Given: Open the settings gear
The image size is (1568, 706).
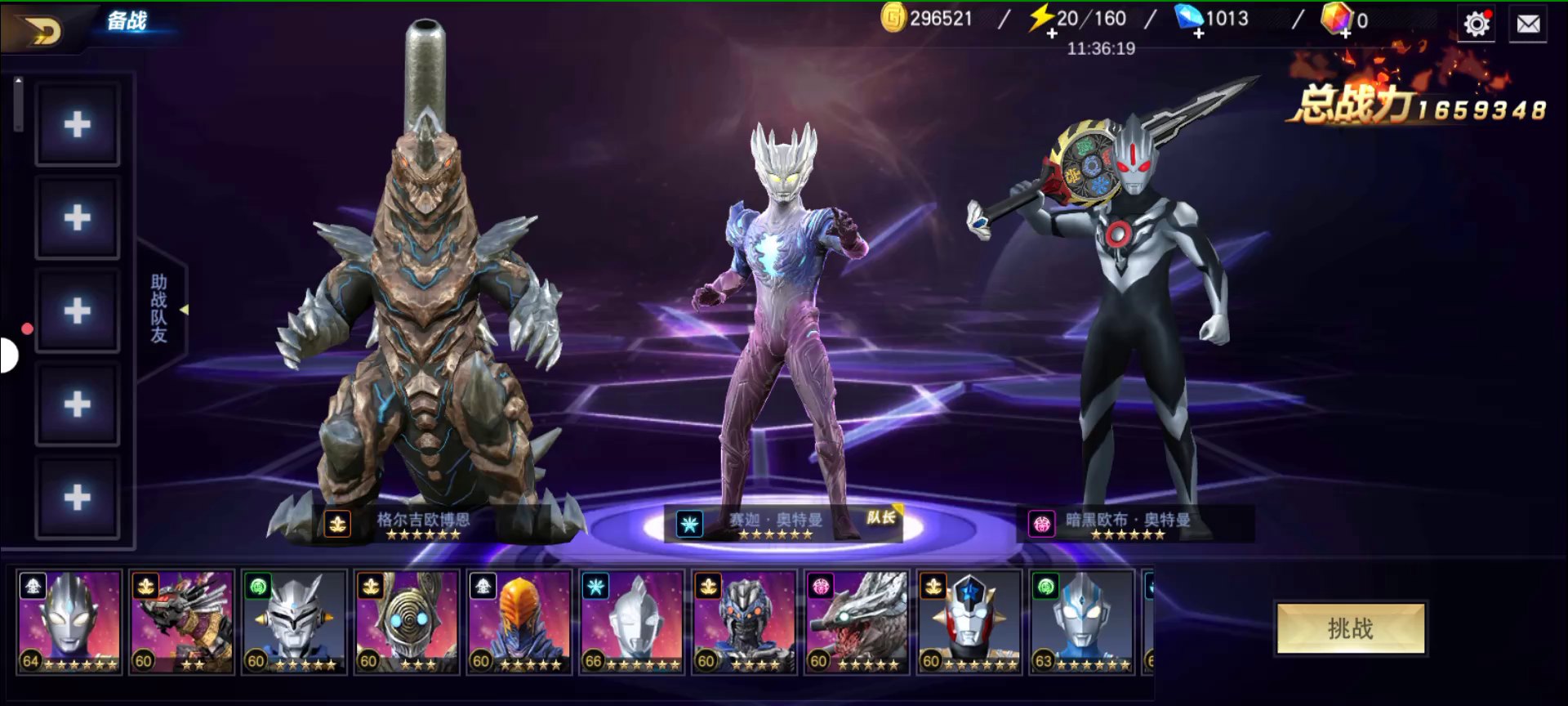Looking at the screenshot, I should pyautogui.click(x=1476, y=25).
